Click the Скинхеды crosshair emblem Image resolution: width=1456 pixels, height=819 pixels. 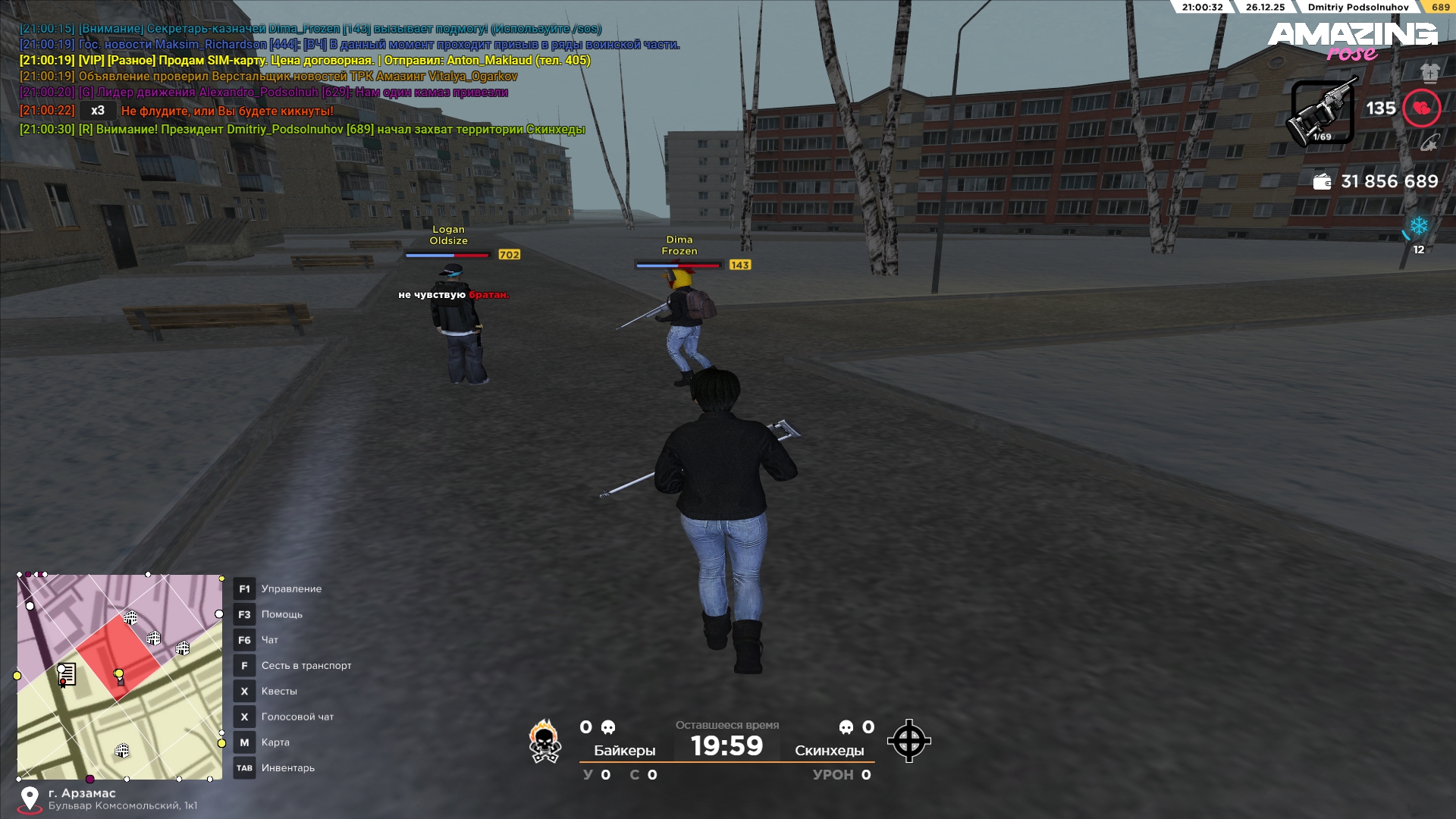point(908,741)
